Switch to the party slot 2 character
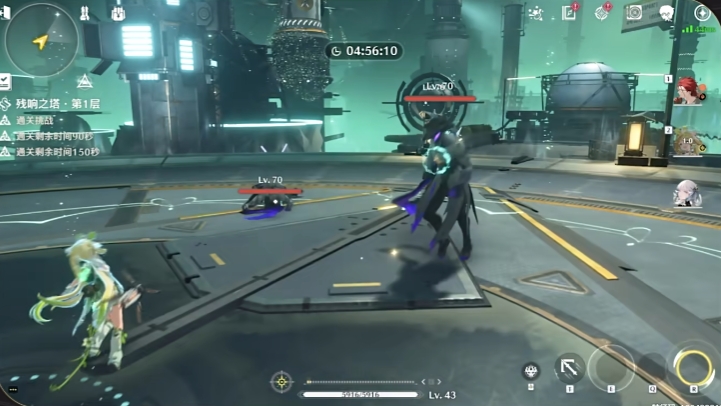Viewport: 721px width, 406px height. (x=688, y=141)
